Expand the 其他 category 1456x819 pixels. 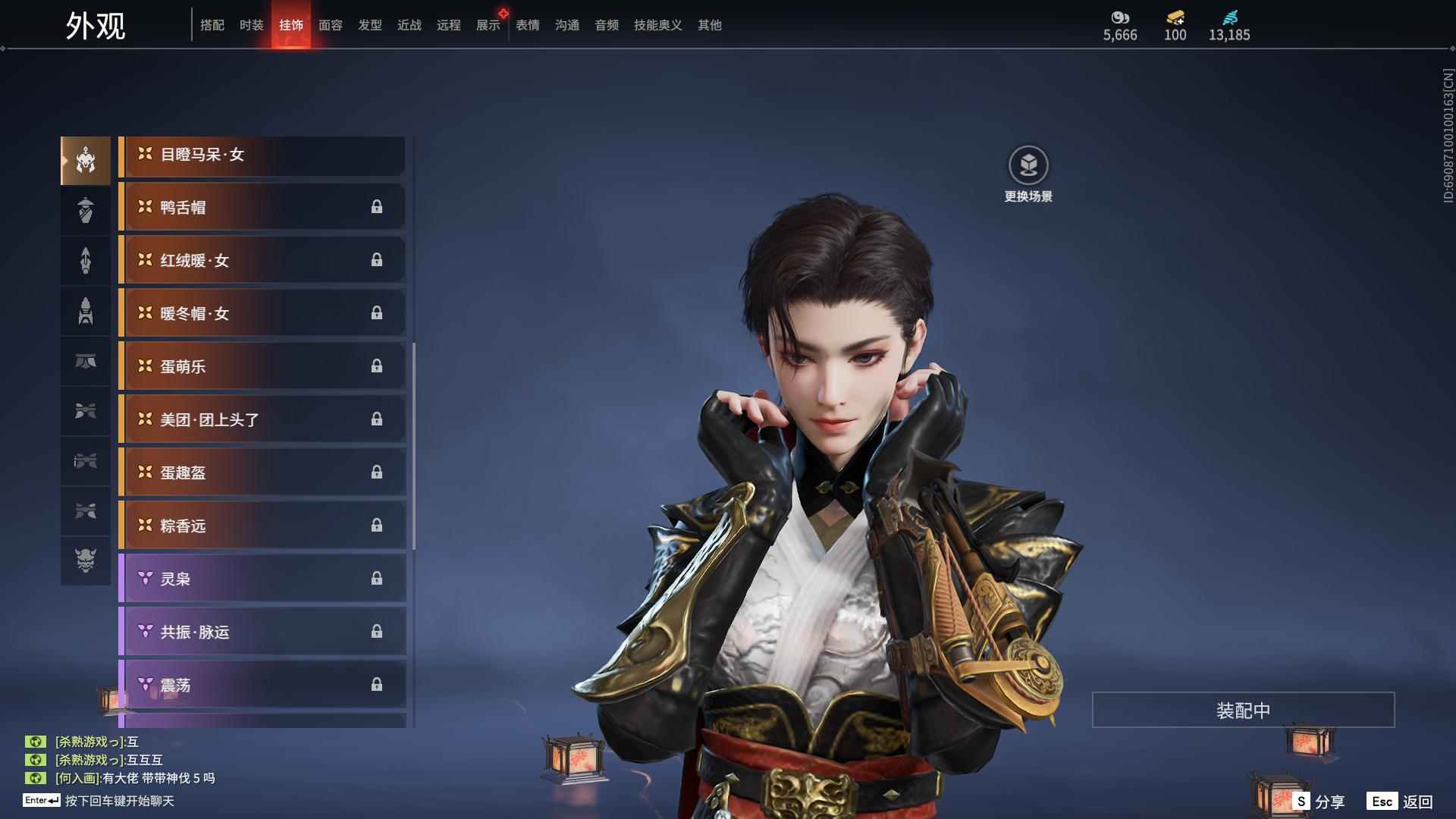pyautogui.click(x=708, y=25)
